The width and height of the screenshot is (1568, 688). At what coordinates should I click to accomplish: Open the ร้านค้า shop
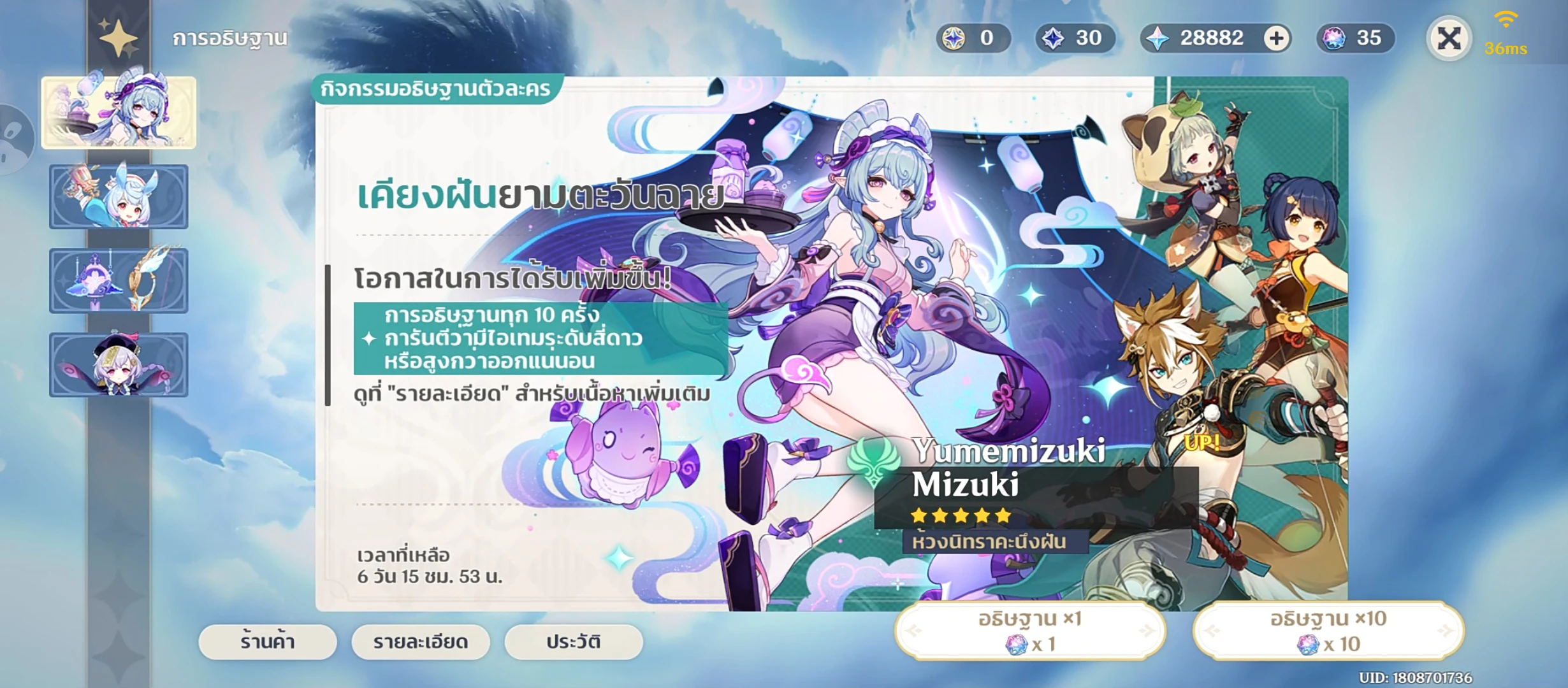(x=266, y=642)
